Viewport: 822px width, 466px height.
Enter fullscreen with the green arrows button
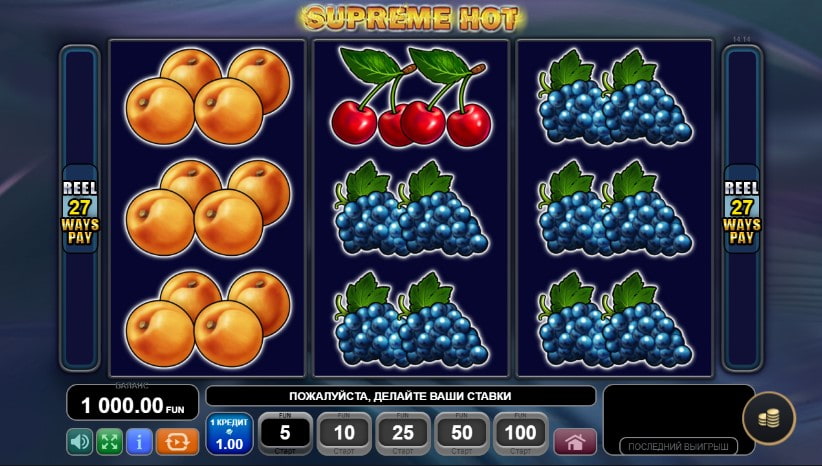[x=109, y=441]
